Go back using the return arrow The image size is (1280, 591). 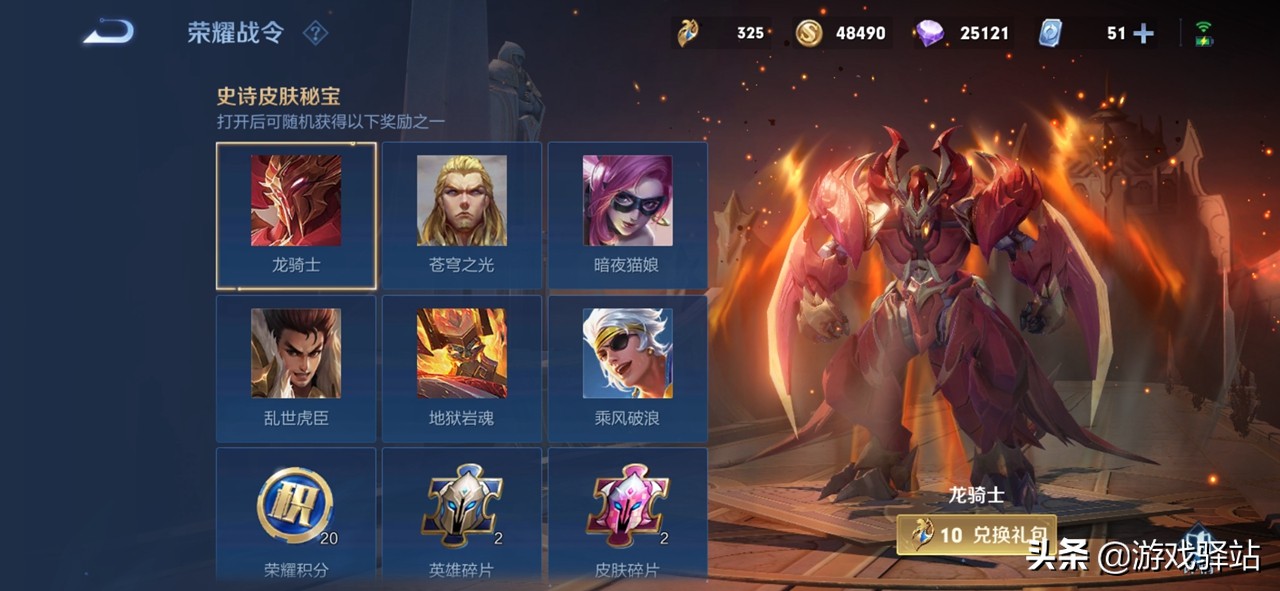108,33
